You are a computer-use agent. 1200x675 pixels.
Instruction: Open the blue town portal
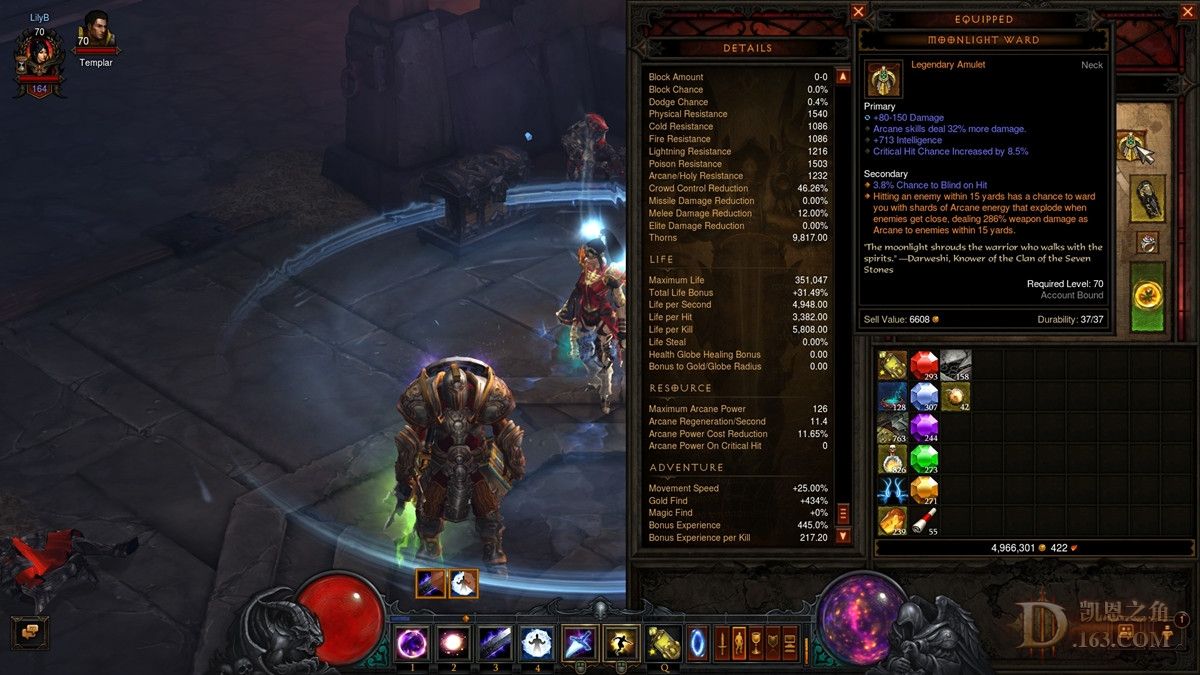point(697,639)
